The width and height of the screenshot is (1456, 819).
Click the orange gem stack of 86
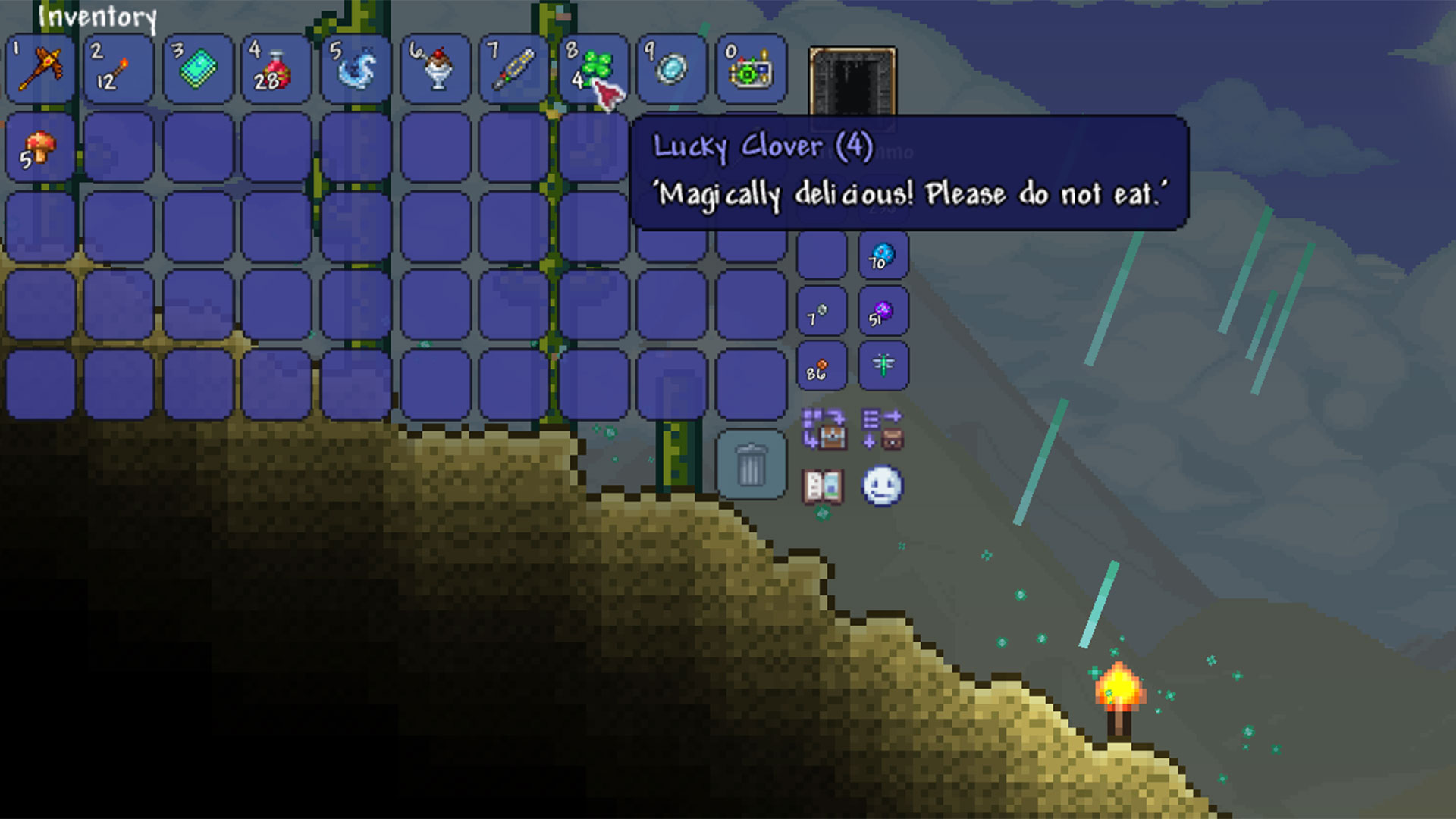click(821, 366)
